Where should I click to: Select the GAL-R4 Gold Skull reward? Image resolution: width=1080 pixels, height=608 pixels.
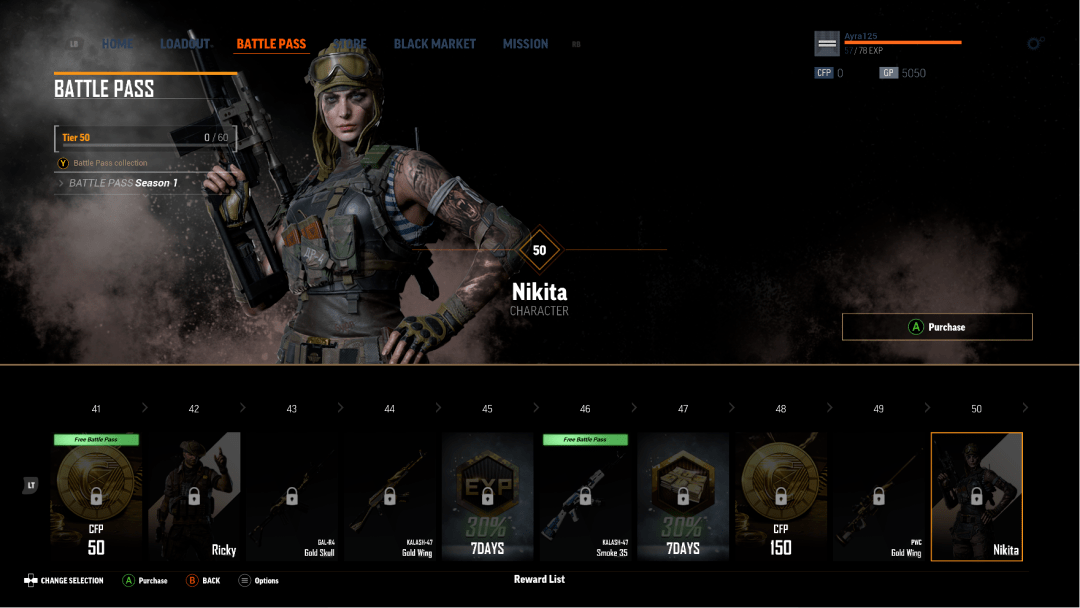click(x=291, y=496)
